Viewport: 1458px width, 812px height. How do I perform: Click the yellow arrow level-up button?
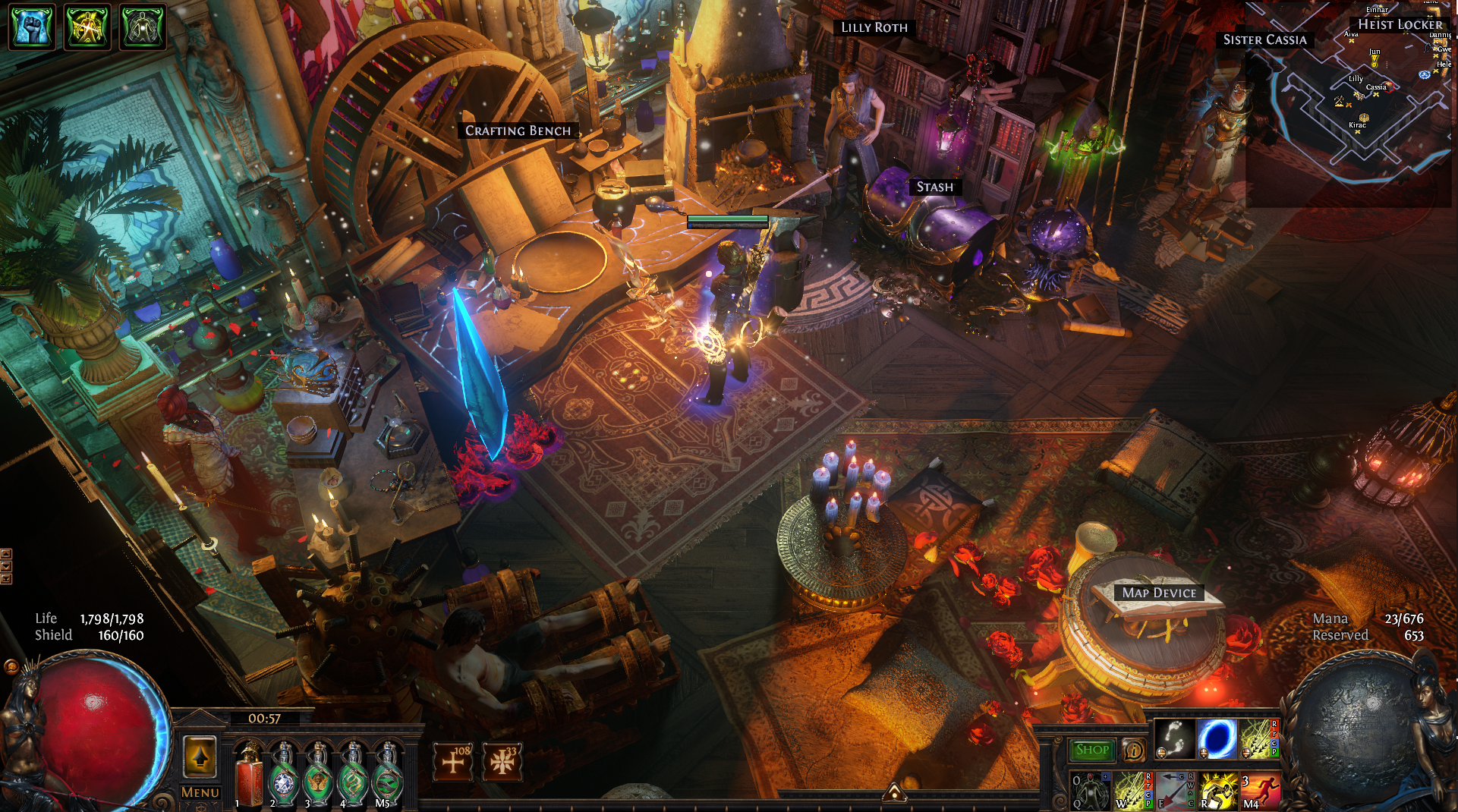point(200,757)
